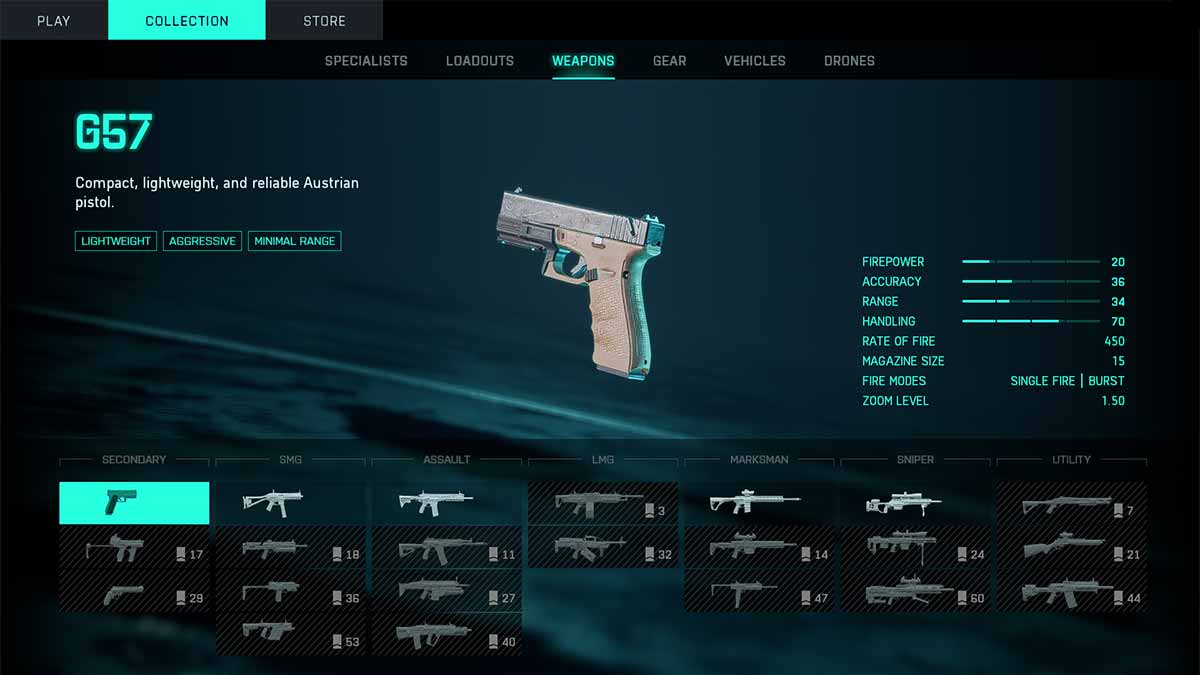Open the Store tab
The width and height of the screenshot is (1200, 675).
click(x=324, y=20)
